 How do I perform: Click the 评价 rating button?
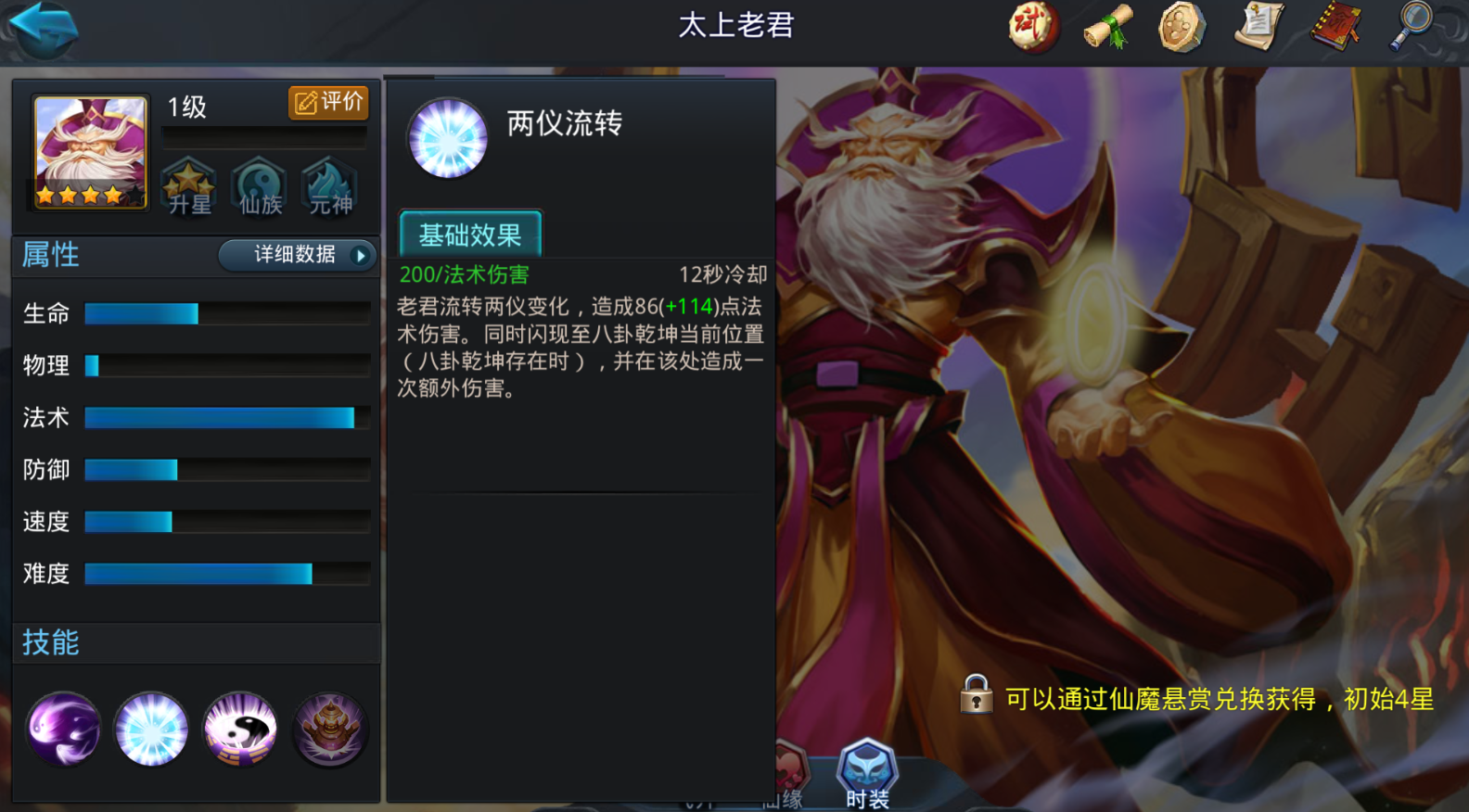click(327, 103)
